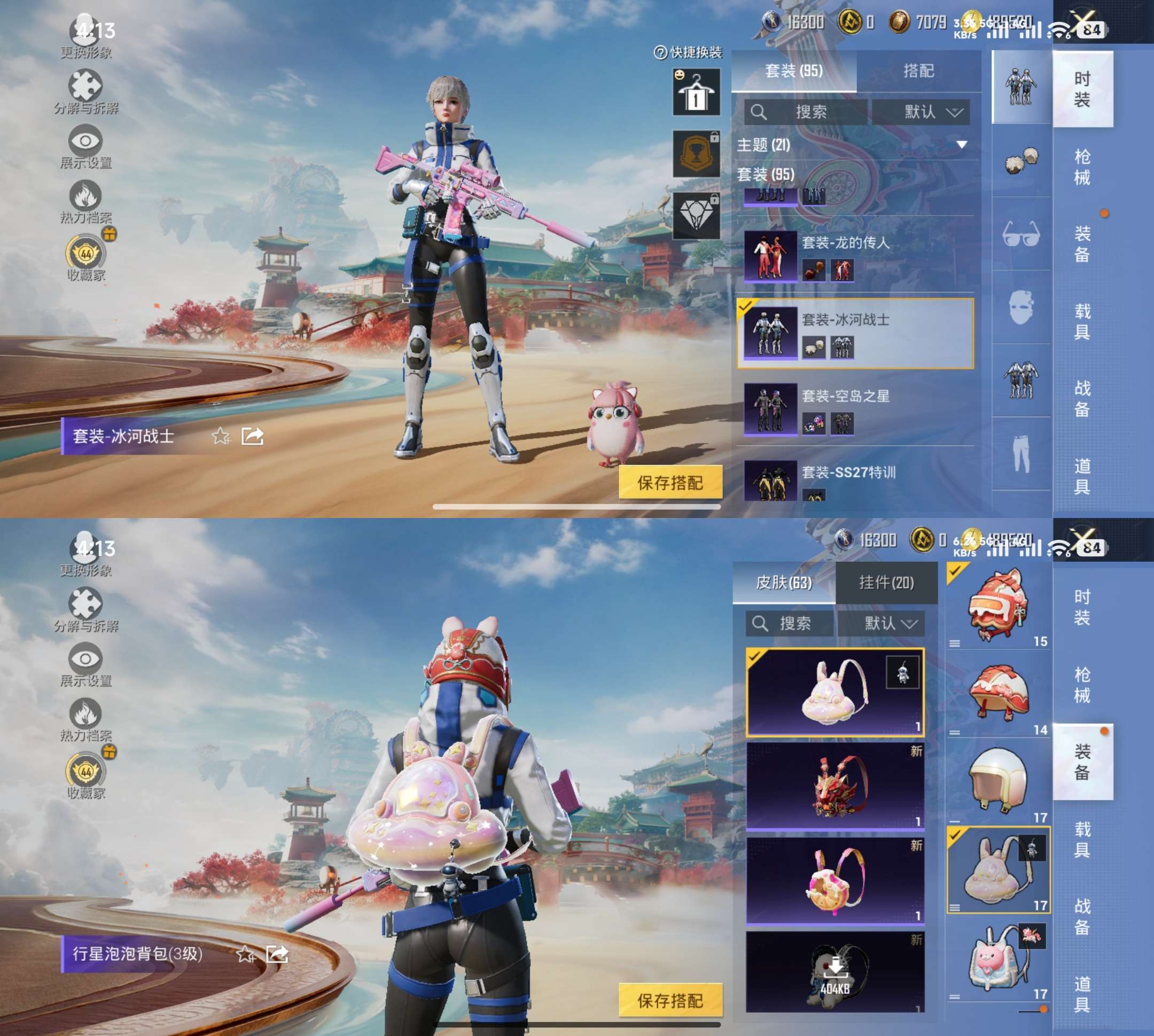Viewport: 1154px width, 1036px height.
Task: Select the 套装-龙的传人 outfit row
Action: (x=854, y=256)
